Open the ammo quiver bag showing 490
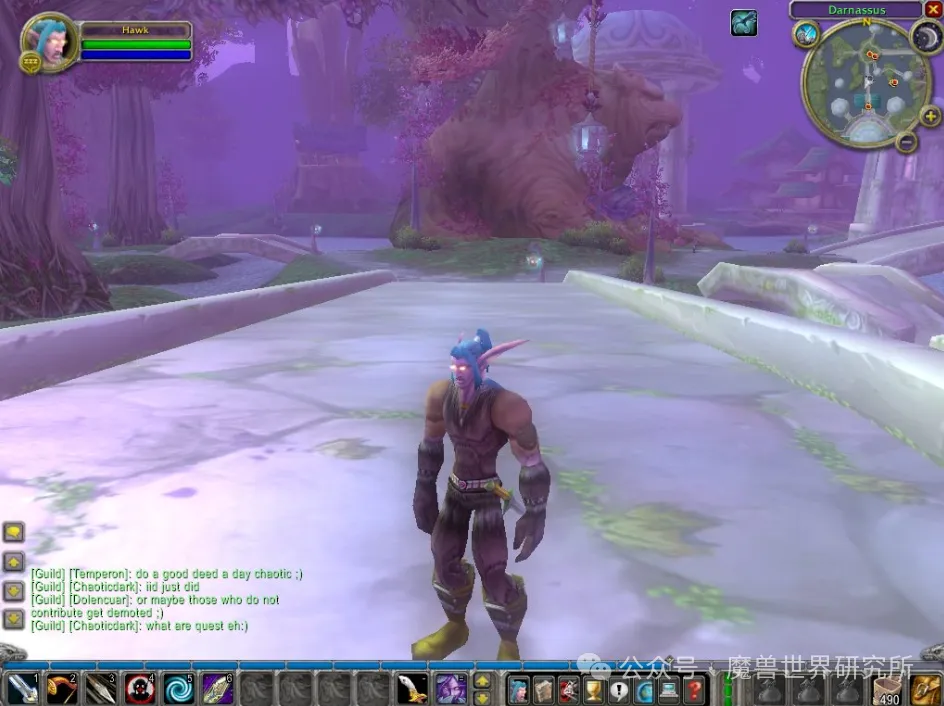The image size is (944, 706). (x=888, y=689)
